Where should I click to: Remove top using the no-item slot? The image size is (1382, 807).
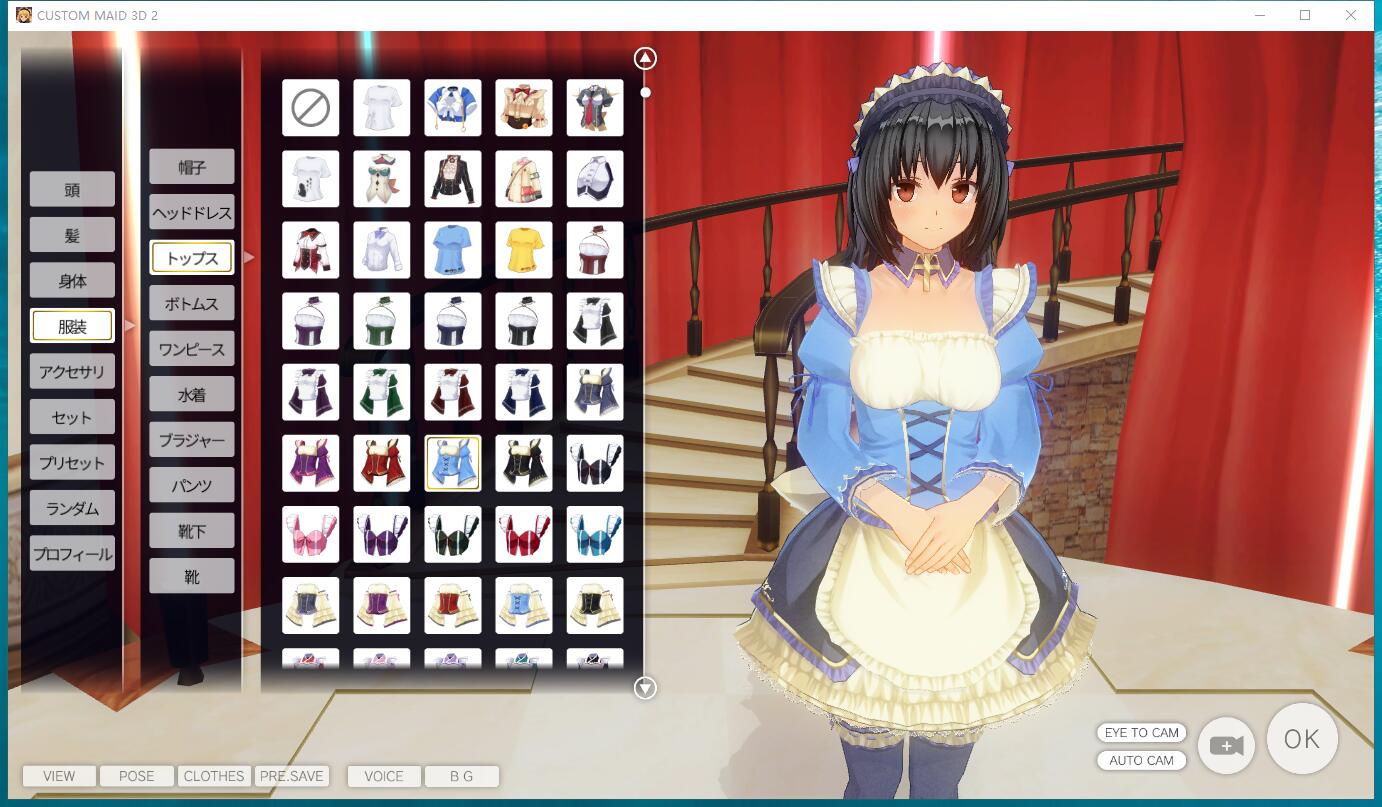pos(310,108)
